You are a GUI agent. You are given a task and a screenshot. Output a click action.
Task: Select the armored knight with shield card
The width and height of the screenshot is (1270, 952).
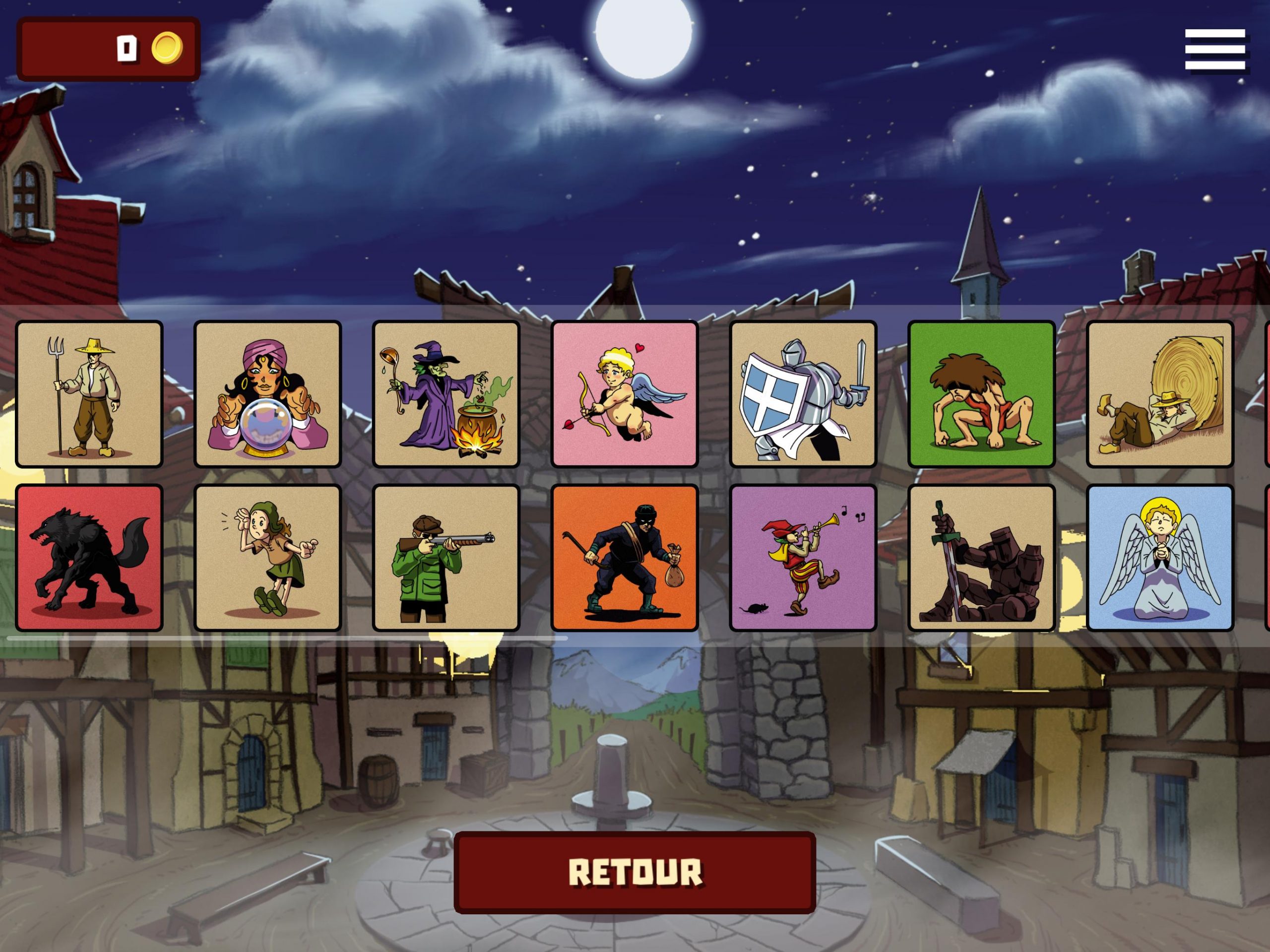803,394
